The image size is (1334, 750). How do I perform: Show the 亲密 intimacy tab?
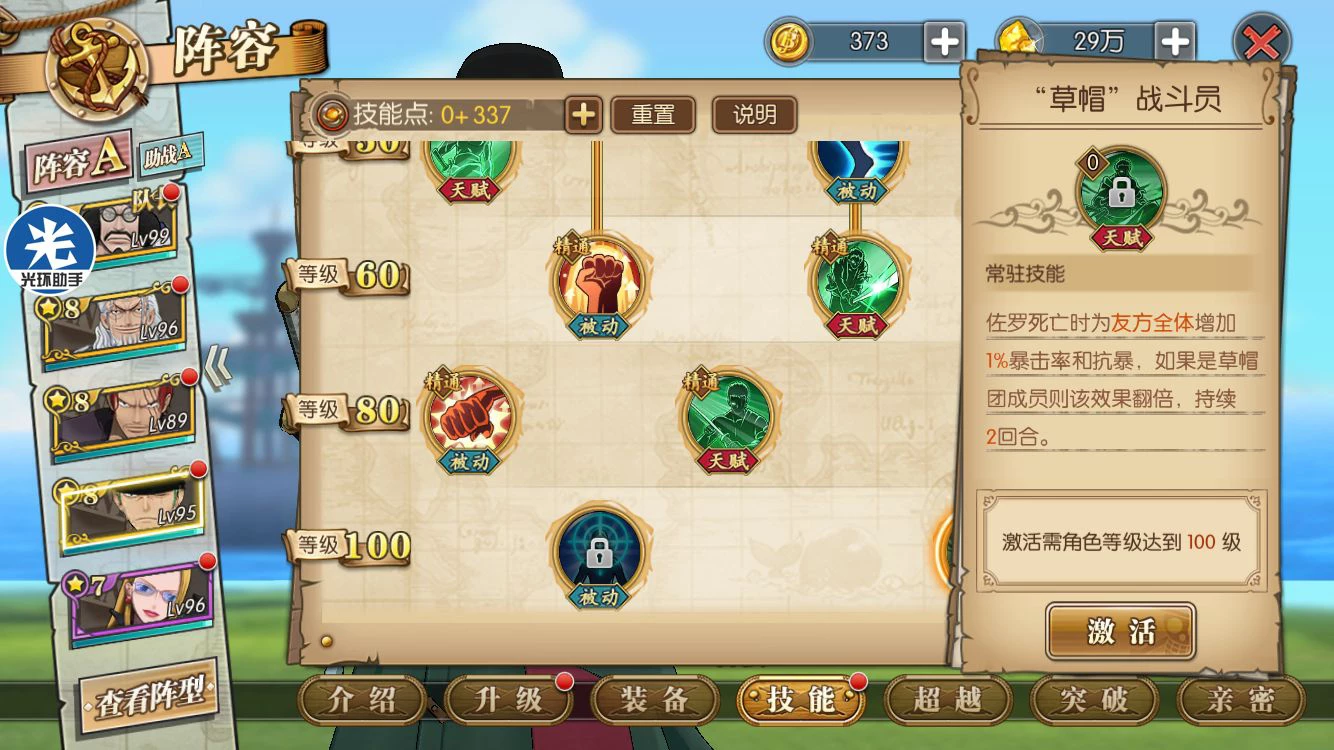(x=1240, y=701)
